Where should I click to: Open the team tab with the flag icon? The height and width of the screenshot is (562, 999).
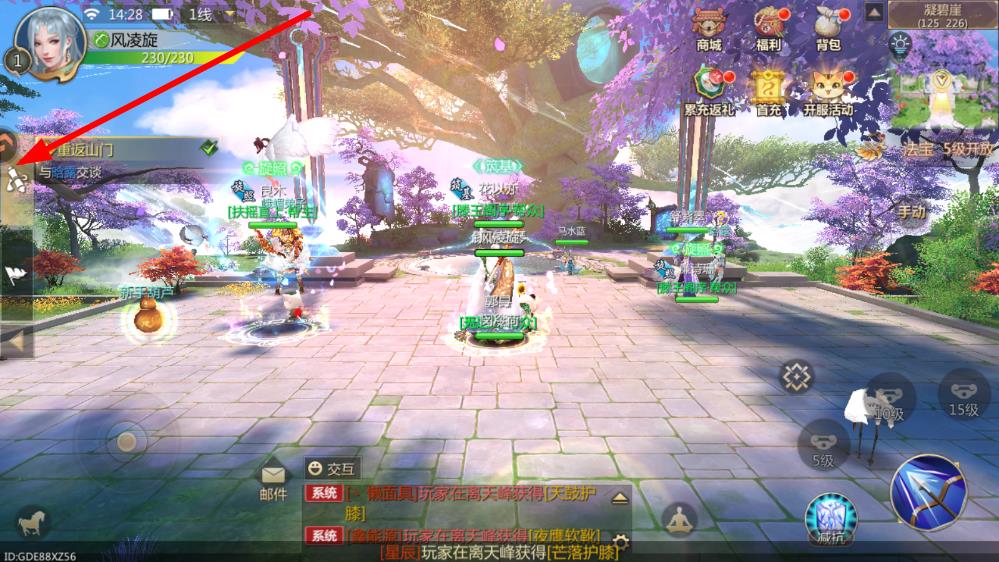coord(15,274)
